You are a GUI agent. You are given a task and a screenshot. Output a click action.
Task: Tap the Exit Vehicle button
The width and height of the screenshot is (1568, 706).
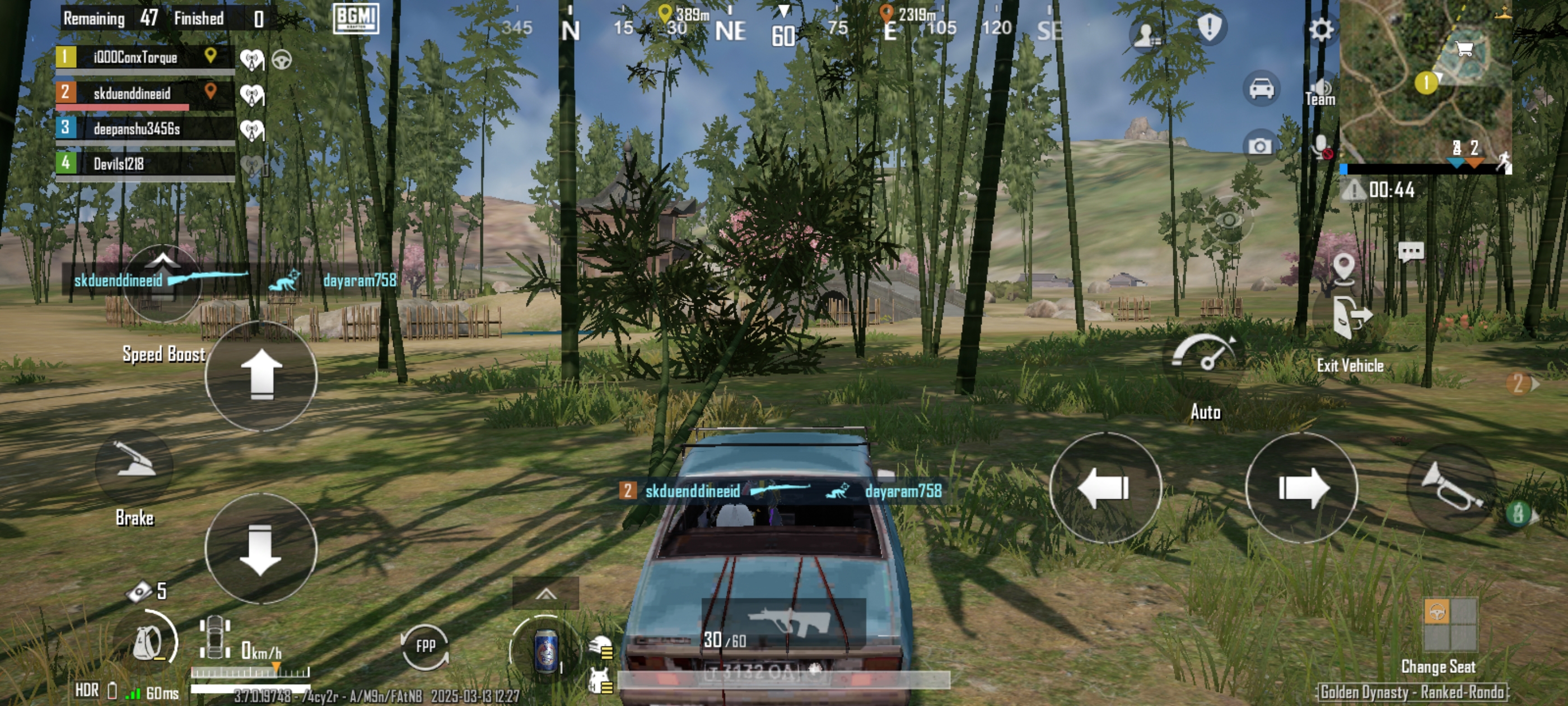click(x=1351, y=319)
